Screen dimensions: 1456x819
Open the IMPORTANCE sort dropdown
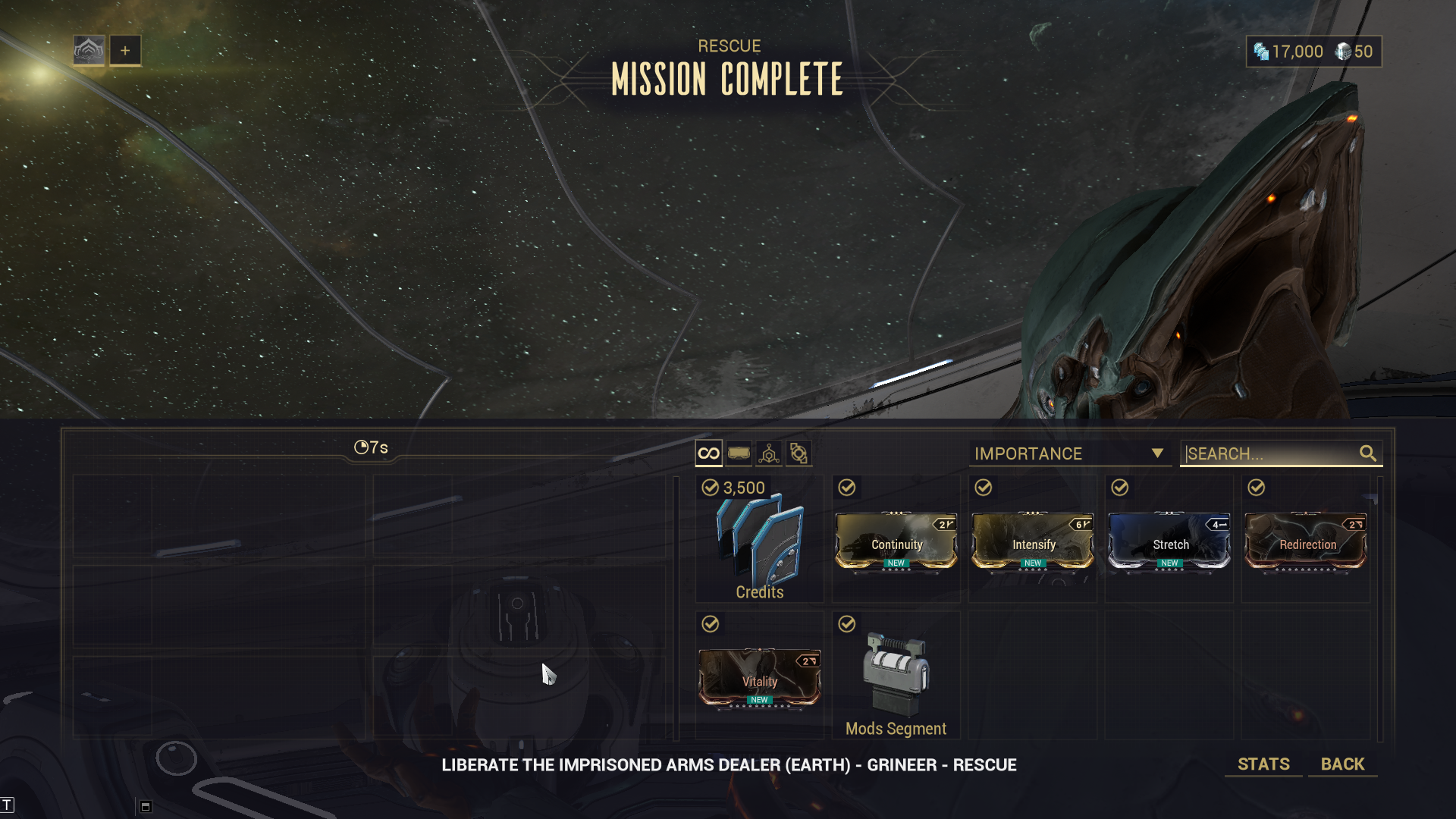coord(1069,453)
